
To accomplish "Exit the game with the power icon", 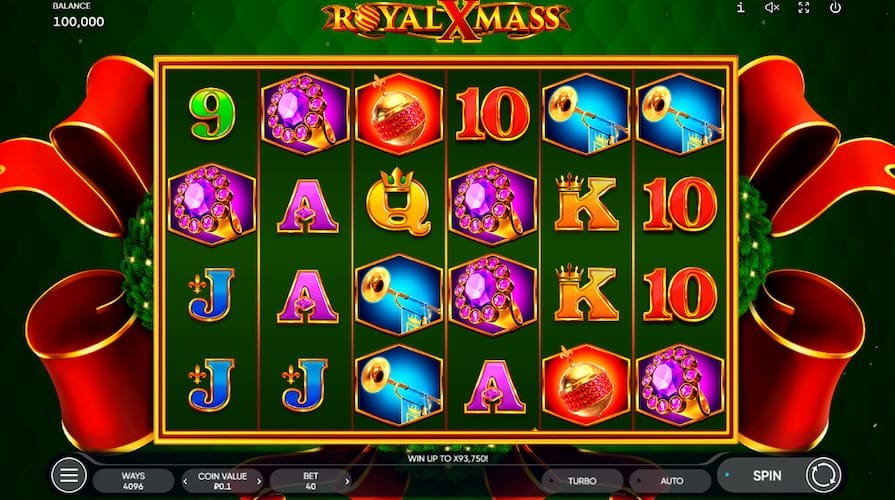I will [x=835, y=8].
